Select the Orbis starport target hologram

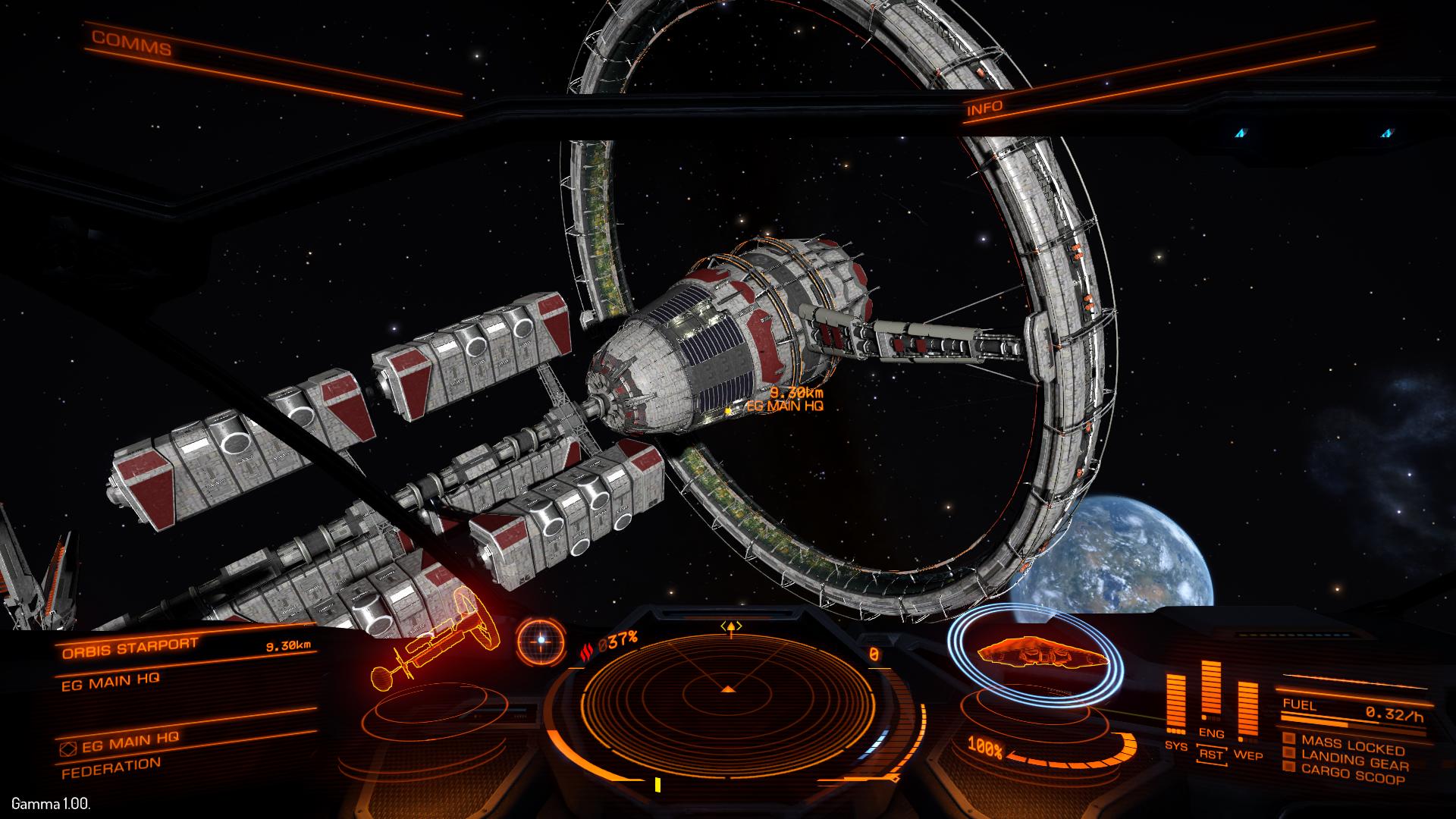tap(432, 645)
